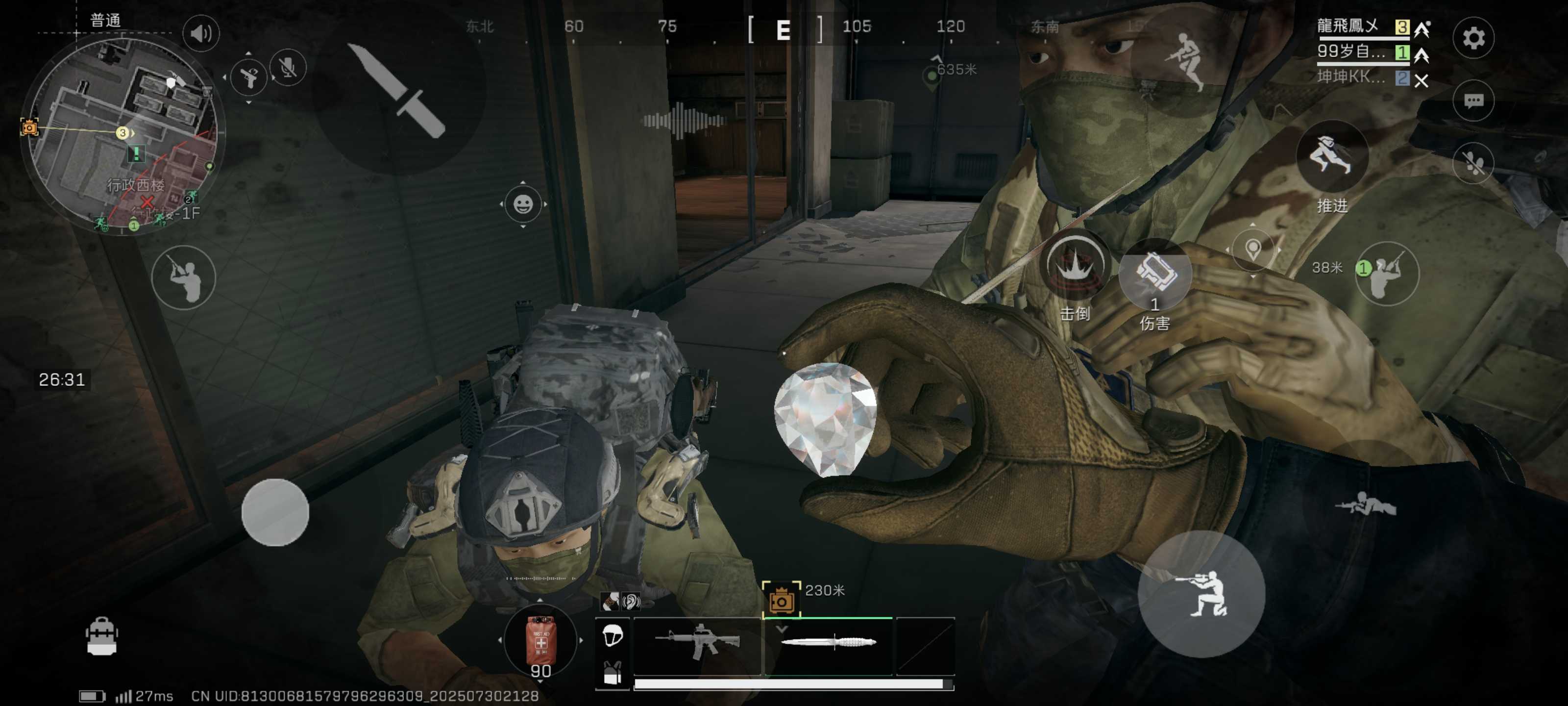The width and height of the screenshot is (1568, 706).
Task: Tap the crouch stance button
Action: coord(1201,594)
